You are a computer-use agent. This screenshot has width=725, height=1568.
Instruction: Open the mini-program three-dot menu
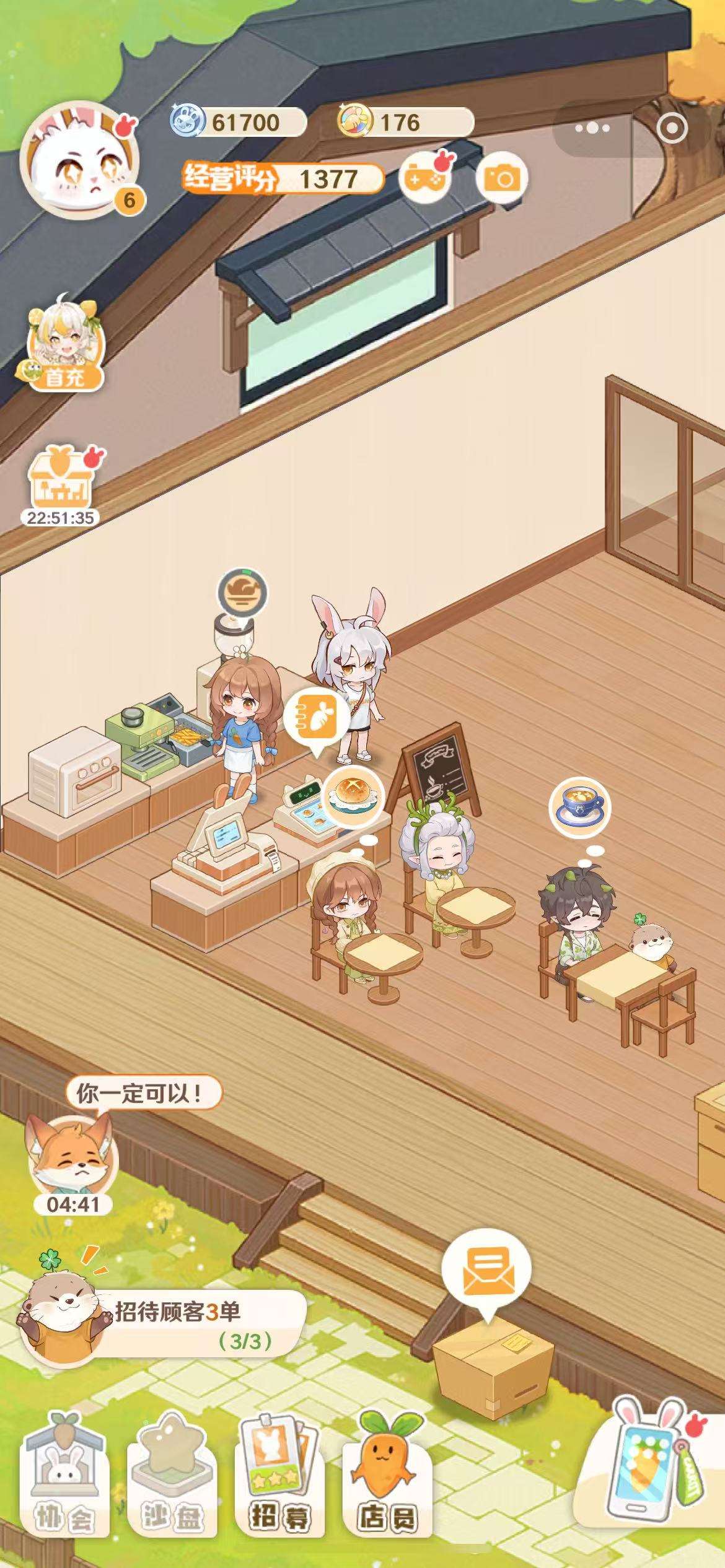592,128
